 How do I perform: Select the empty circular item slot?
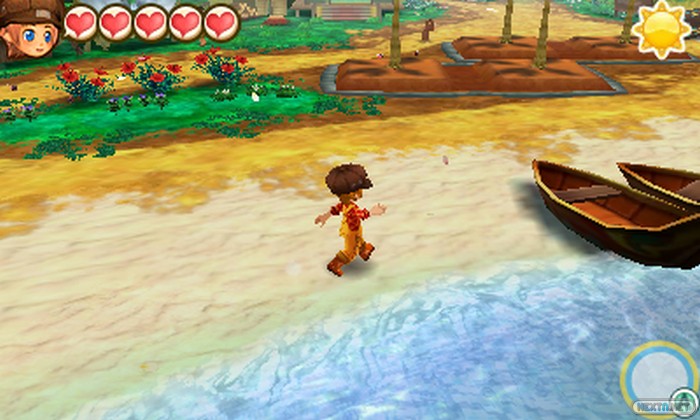[x=656, y=375]
